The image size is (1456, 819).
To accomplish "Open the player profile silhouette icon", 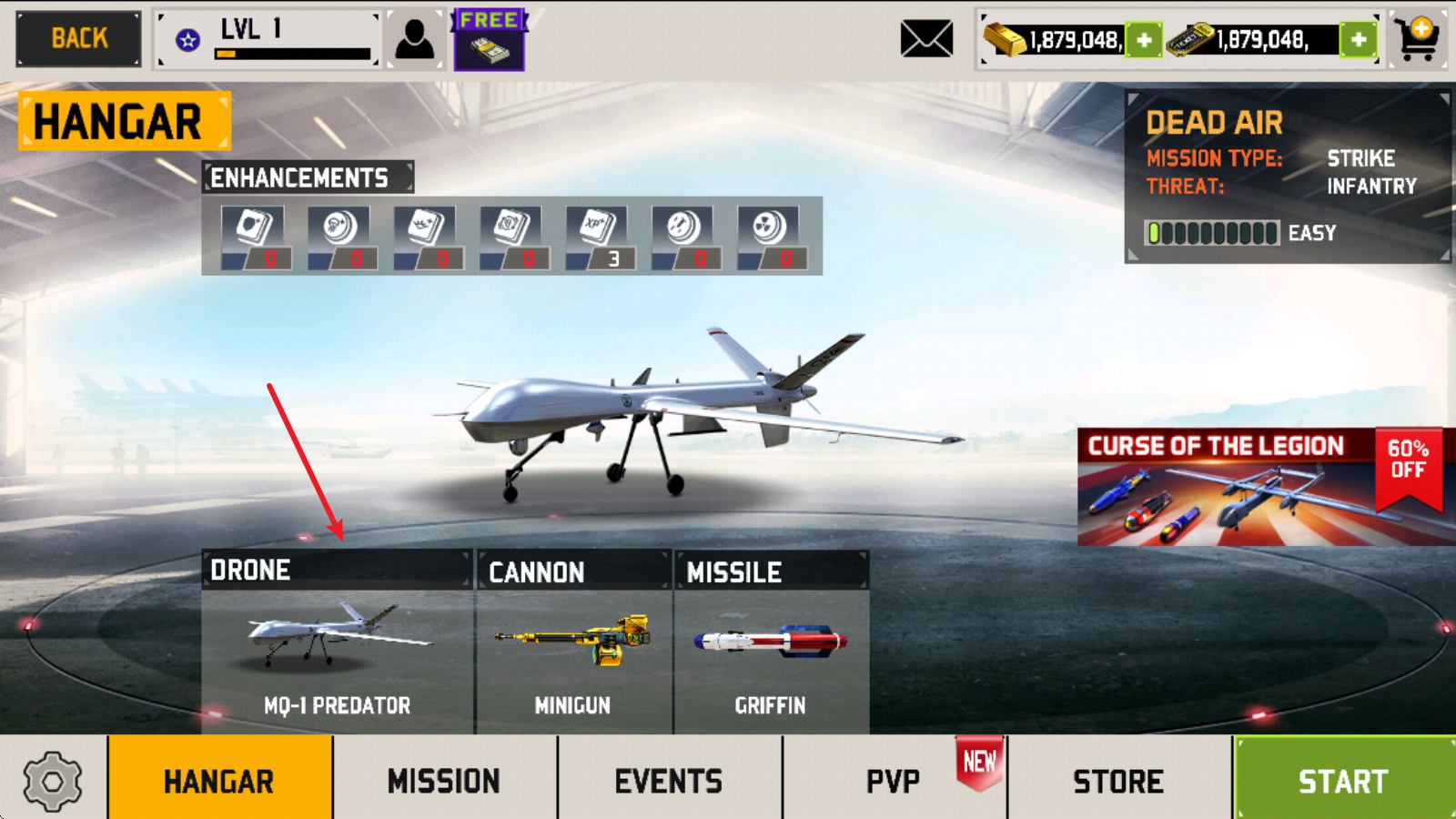I will coord(415,40).
